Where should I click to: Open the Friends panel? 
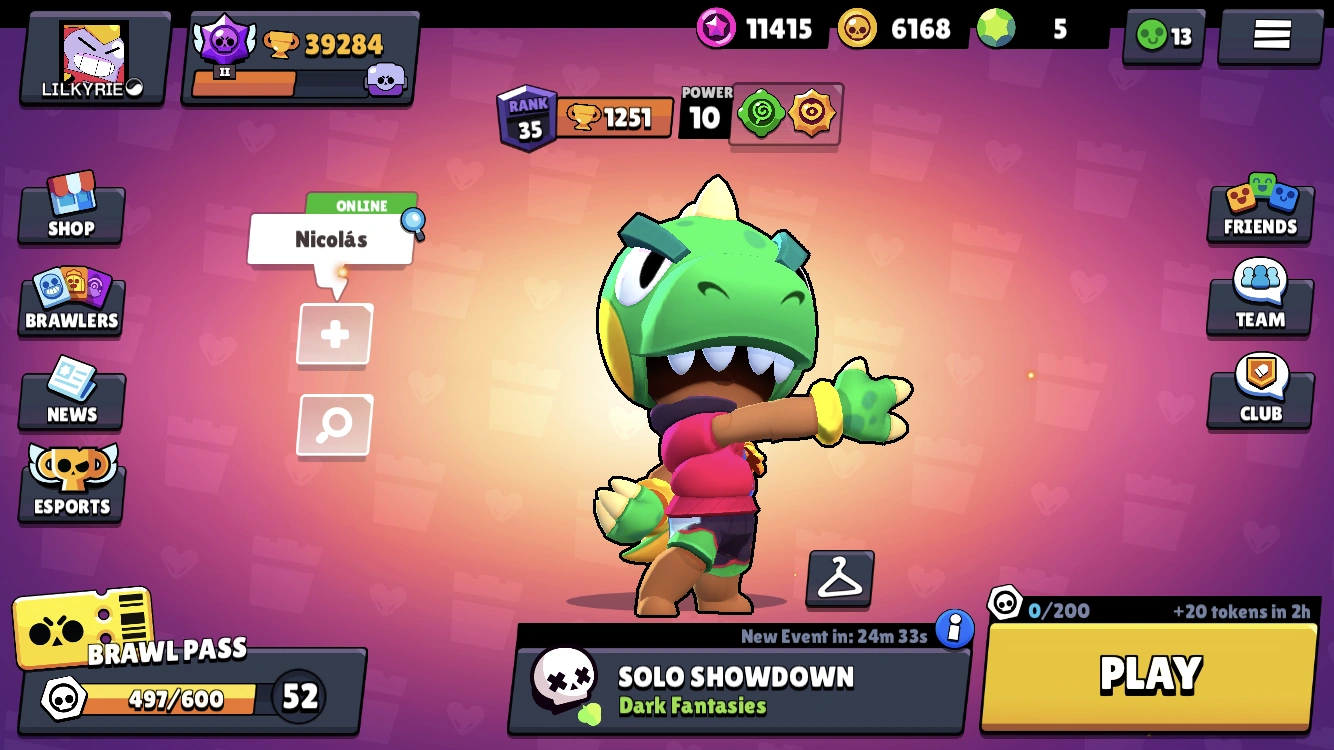coord(1259,210)
